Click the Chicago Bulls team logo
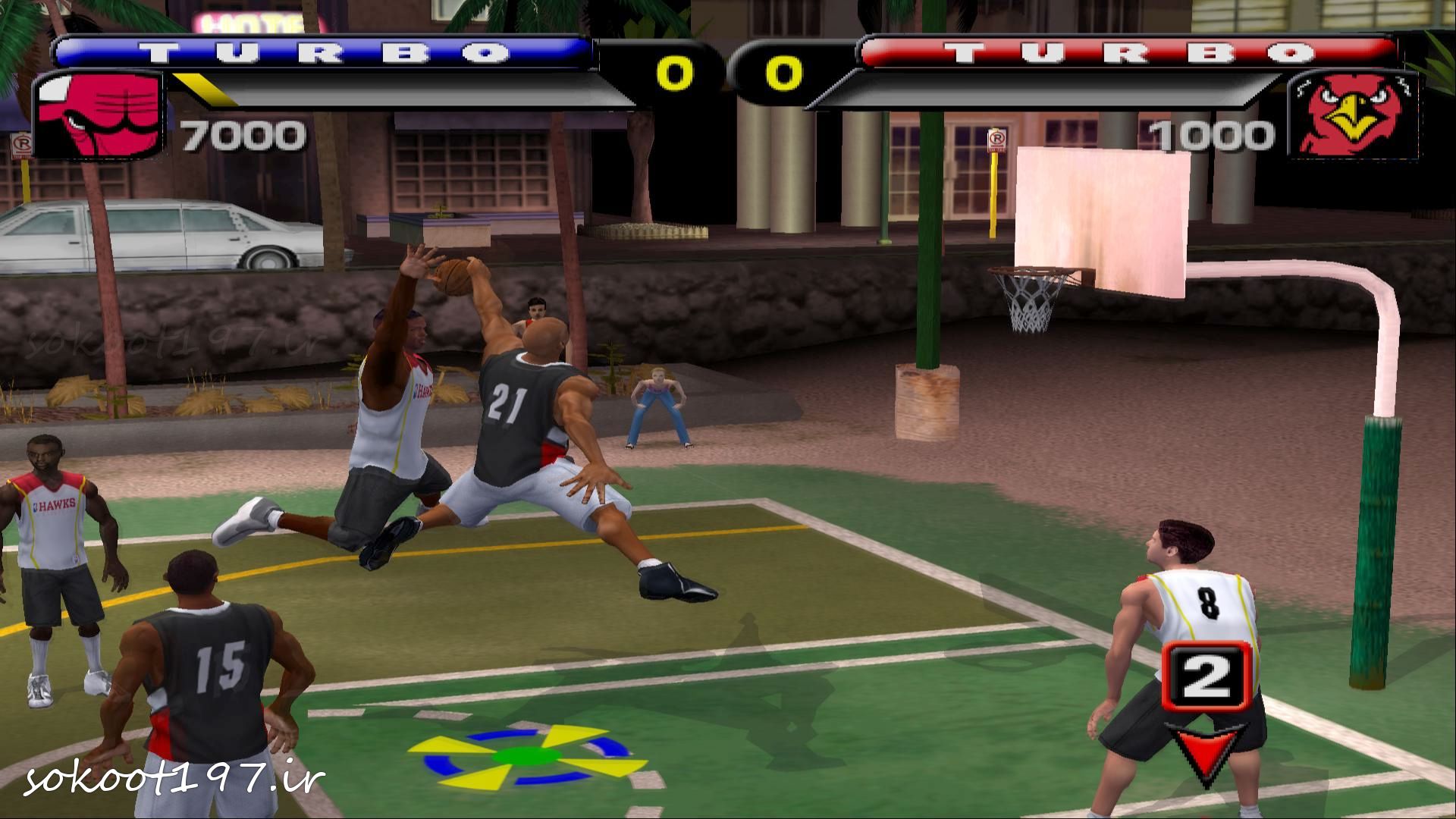This screenshot has height=819, width=1456. (99, 115)
